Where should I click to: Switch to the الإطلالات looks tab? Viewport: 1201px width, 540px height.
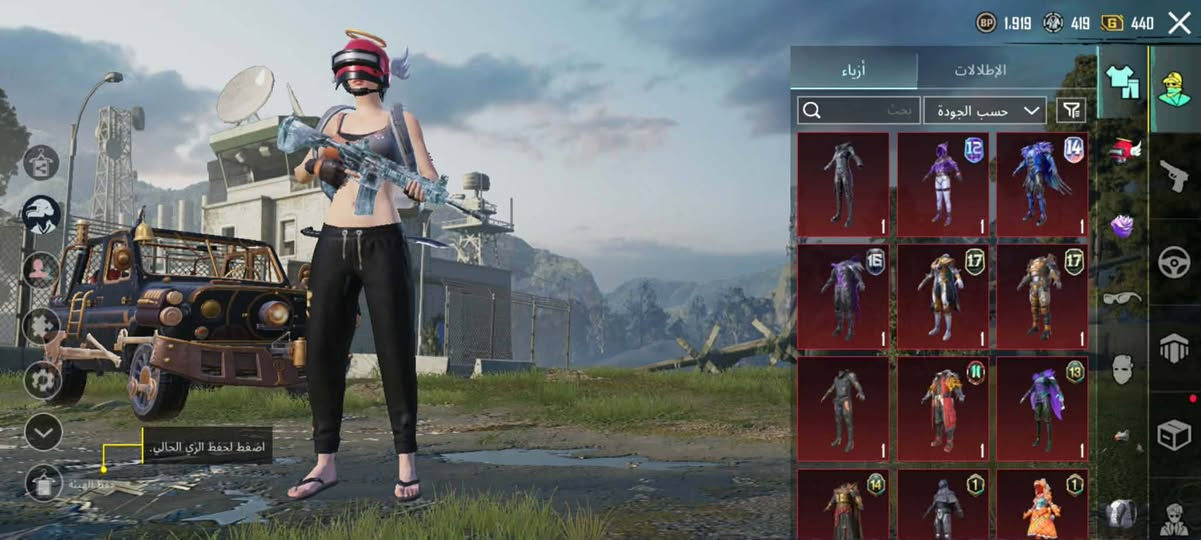coord(980,70)
